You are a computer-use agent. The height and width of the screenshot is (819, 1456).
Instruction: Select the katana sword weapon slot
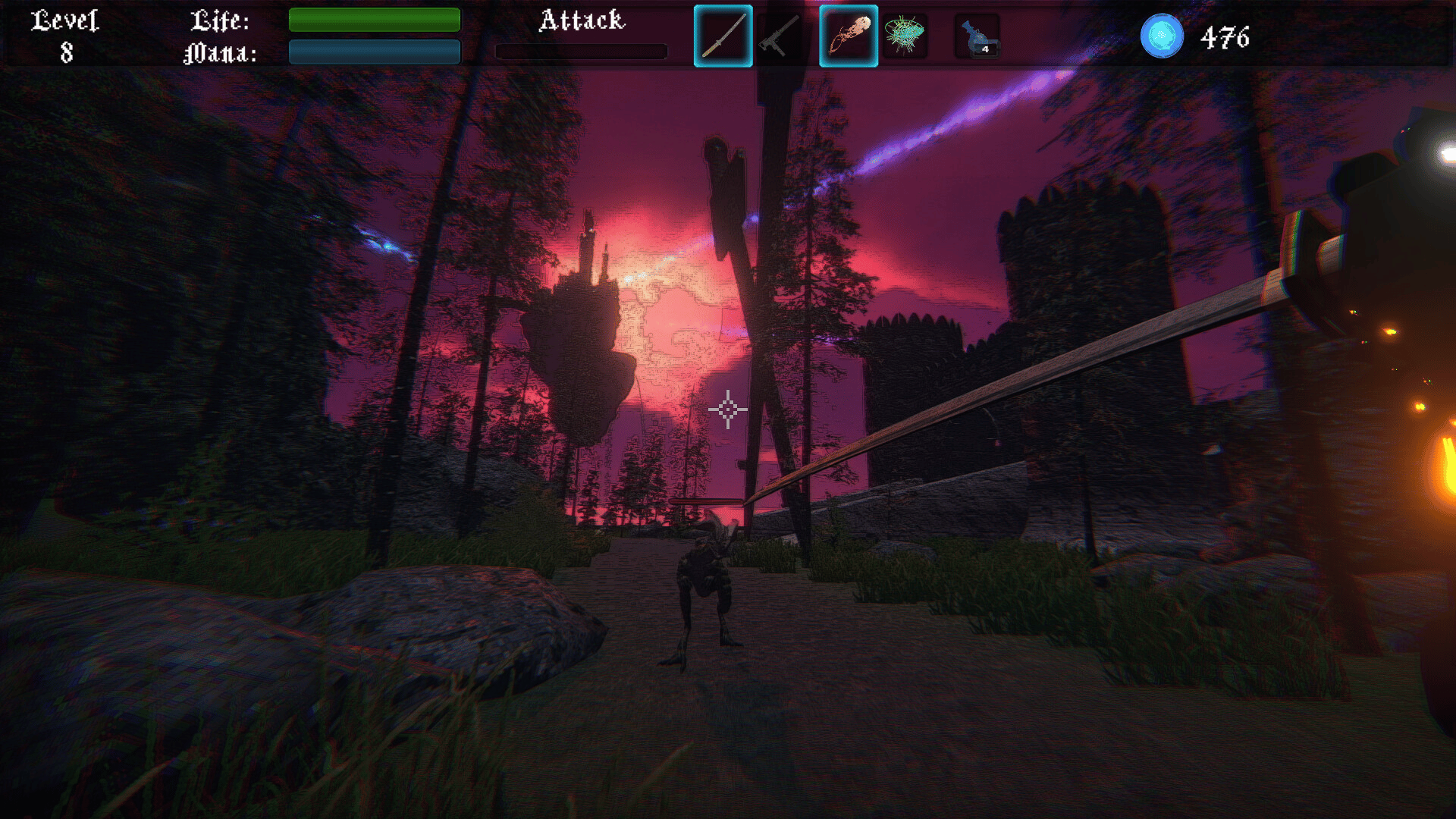(723, 36)
